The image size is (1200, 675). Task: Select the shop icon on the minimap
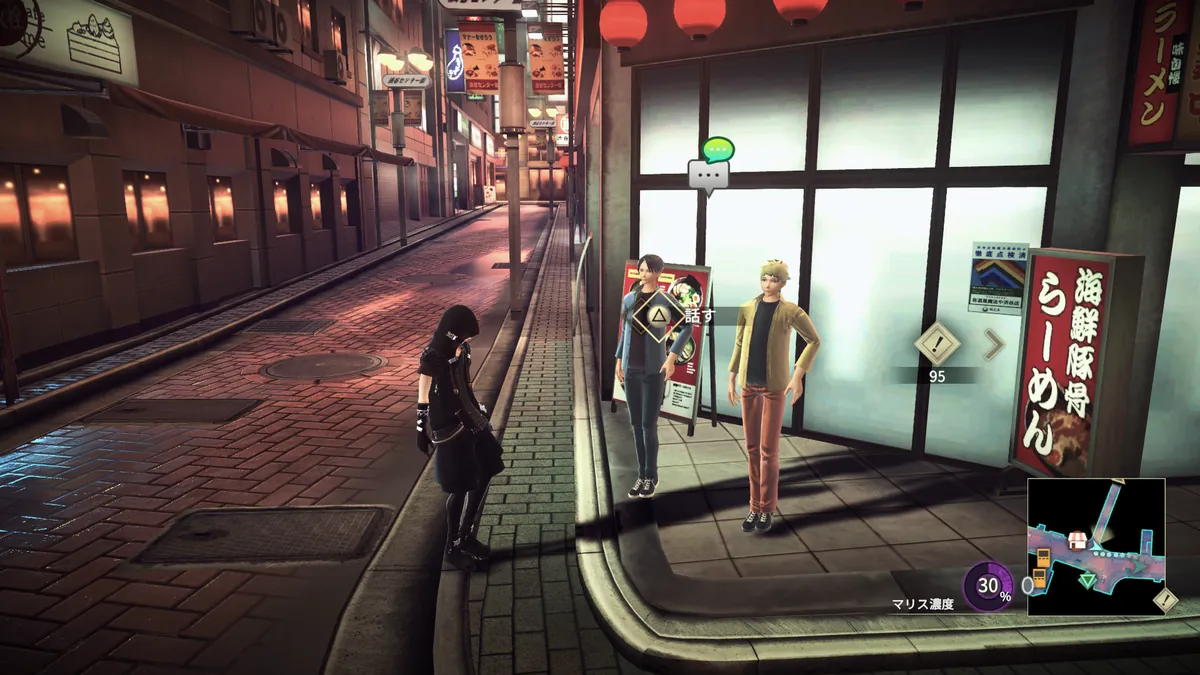(1077, 540)
